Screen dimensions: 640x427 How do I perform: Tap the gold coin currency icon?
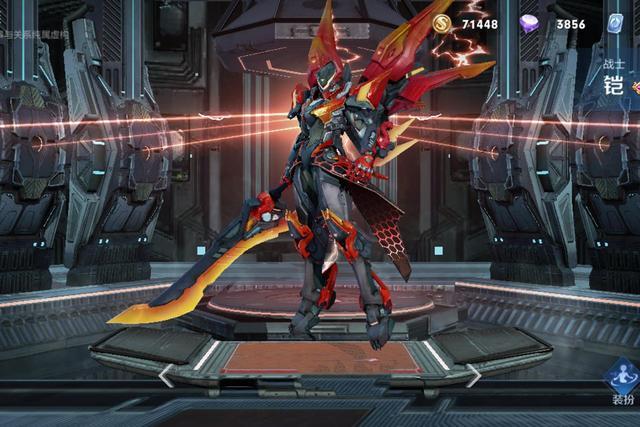click(x=442, y=24)
